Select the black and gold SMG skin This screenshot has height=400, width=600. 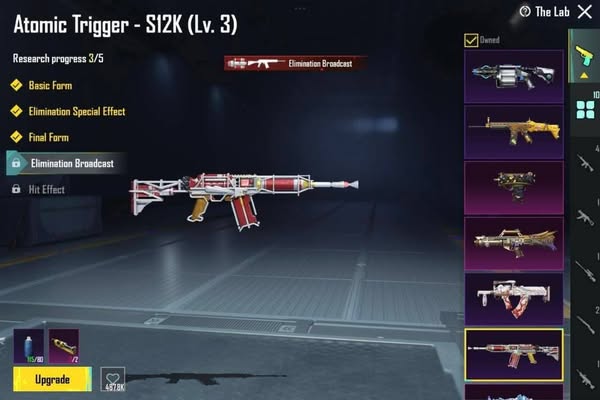tap(513, 187)
